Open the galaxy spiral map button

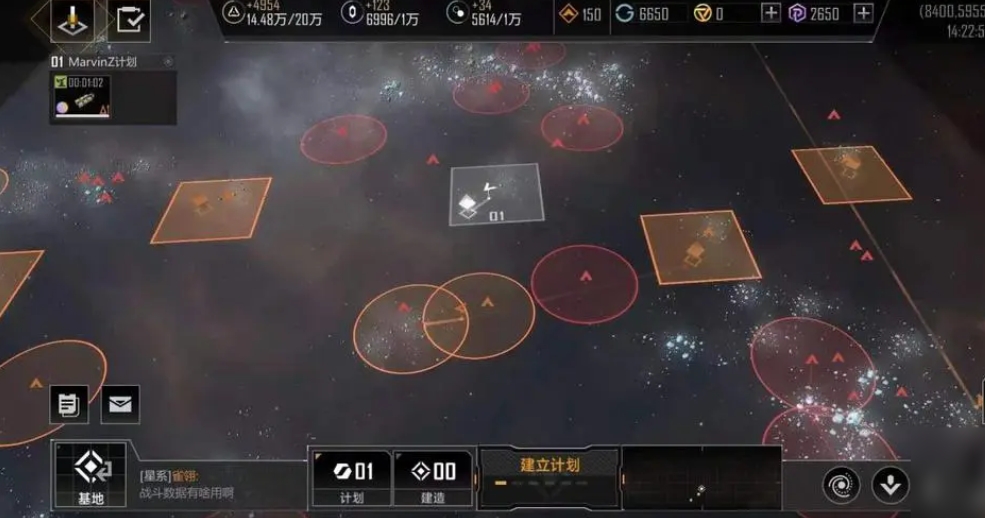click(x=841, y=485)
